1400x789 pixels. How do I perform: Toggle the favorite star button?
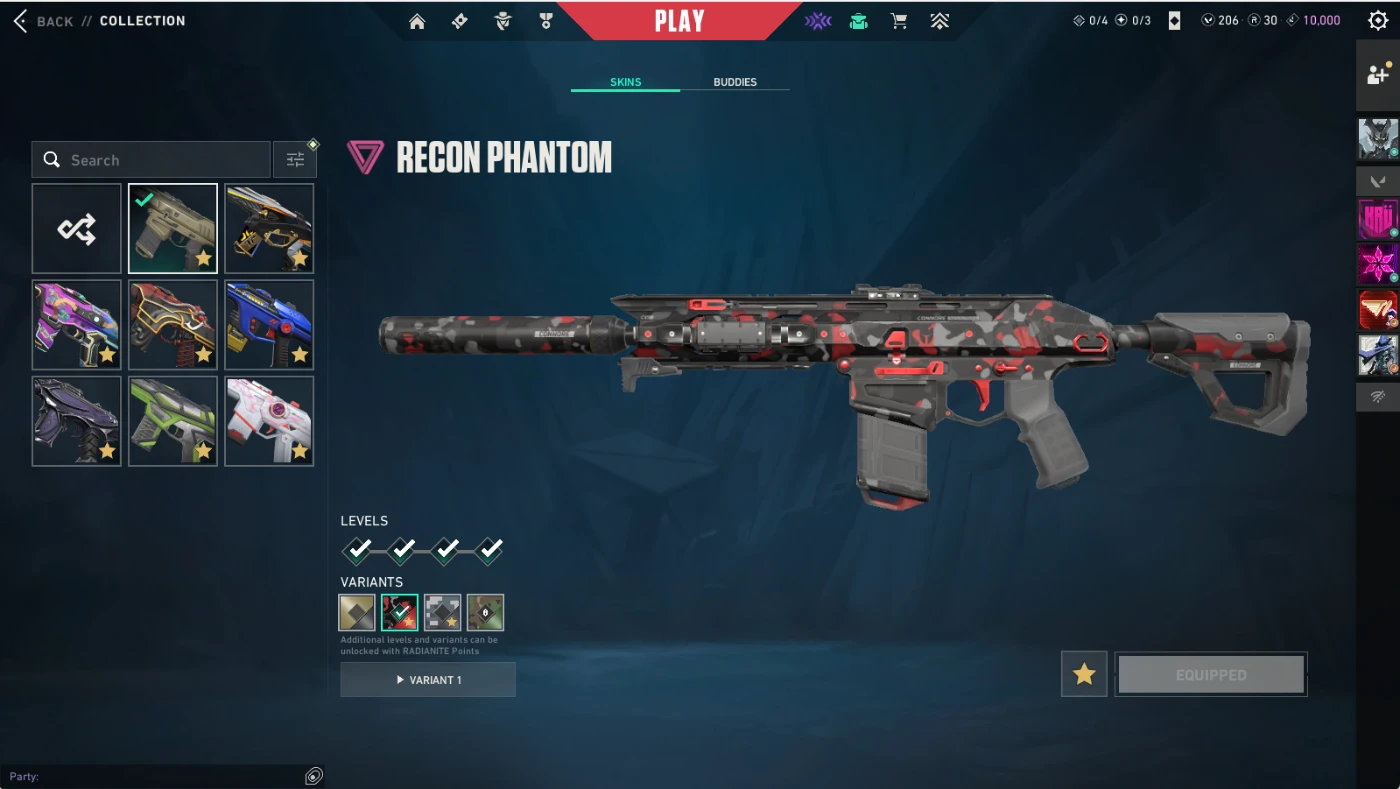coord(1084,675)
